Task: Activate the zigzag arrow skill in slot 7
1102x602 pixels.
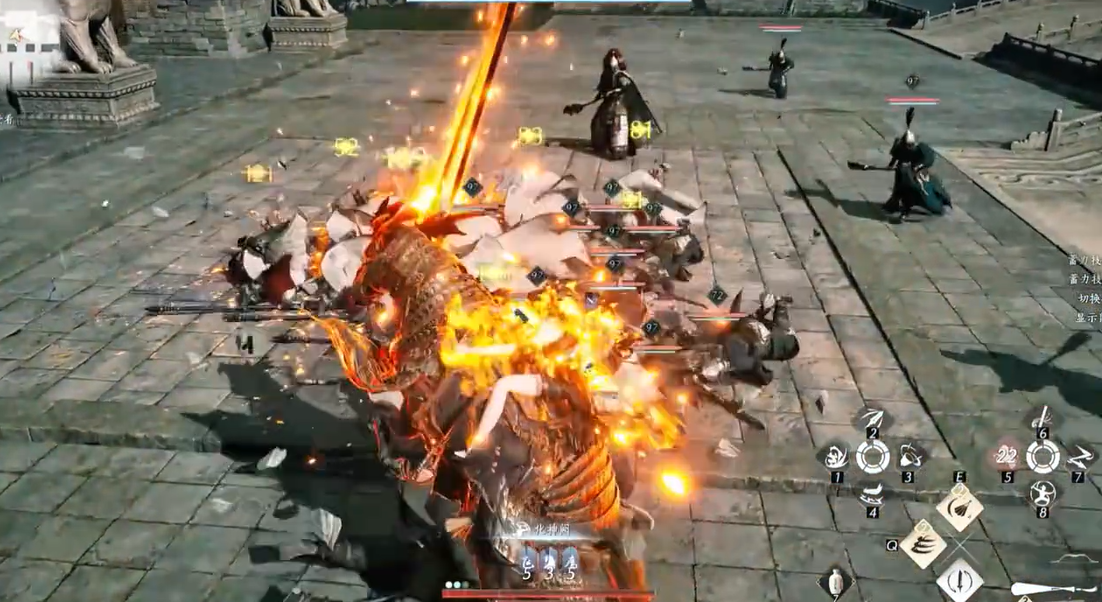Action: [1079, 456]
